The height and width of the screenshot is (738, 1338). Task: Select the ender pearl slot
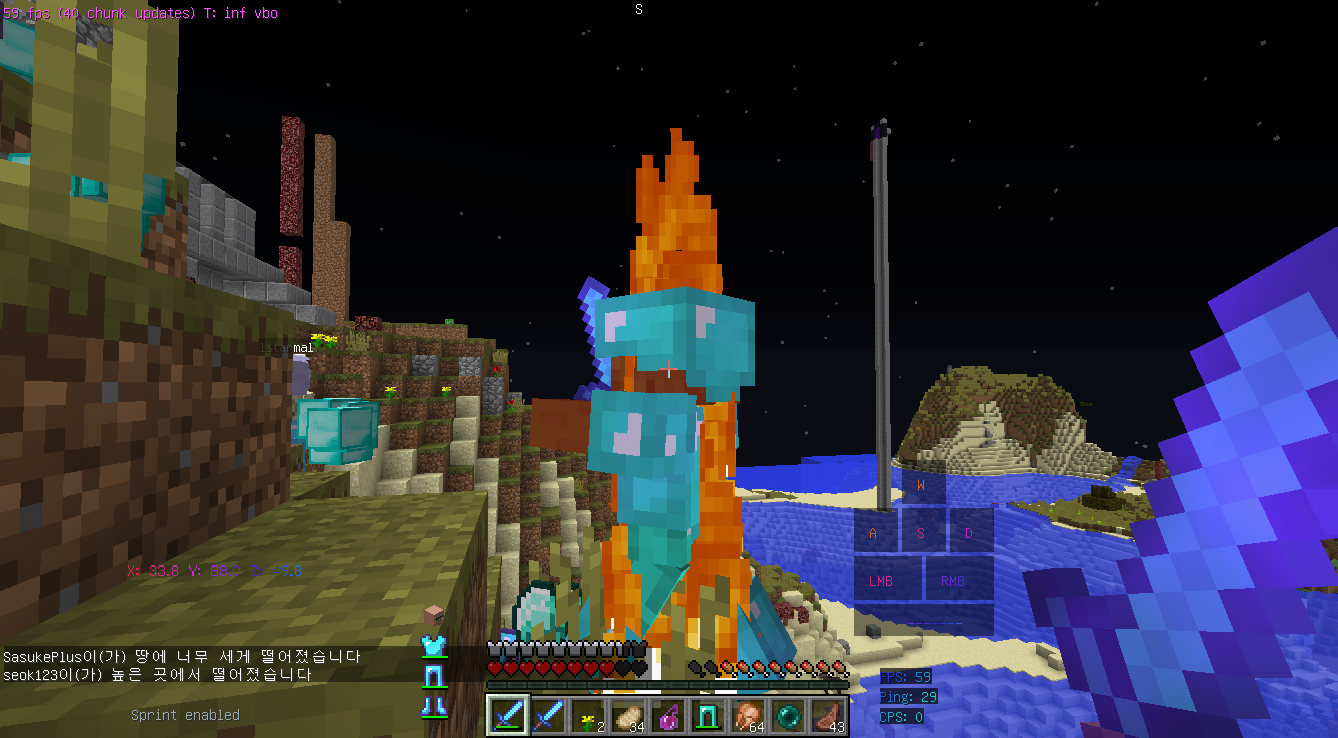(x=787, y=716)
